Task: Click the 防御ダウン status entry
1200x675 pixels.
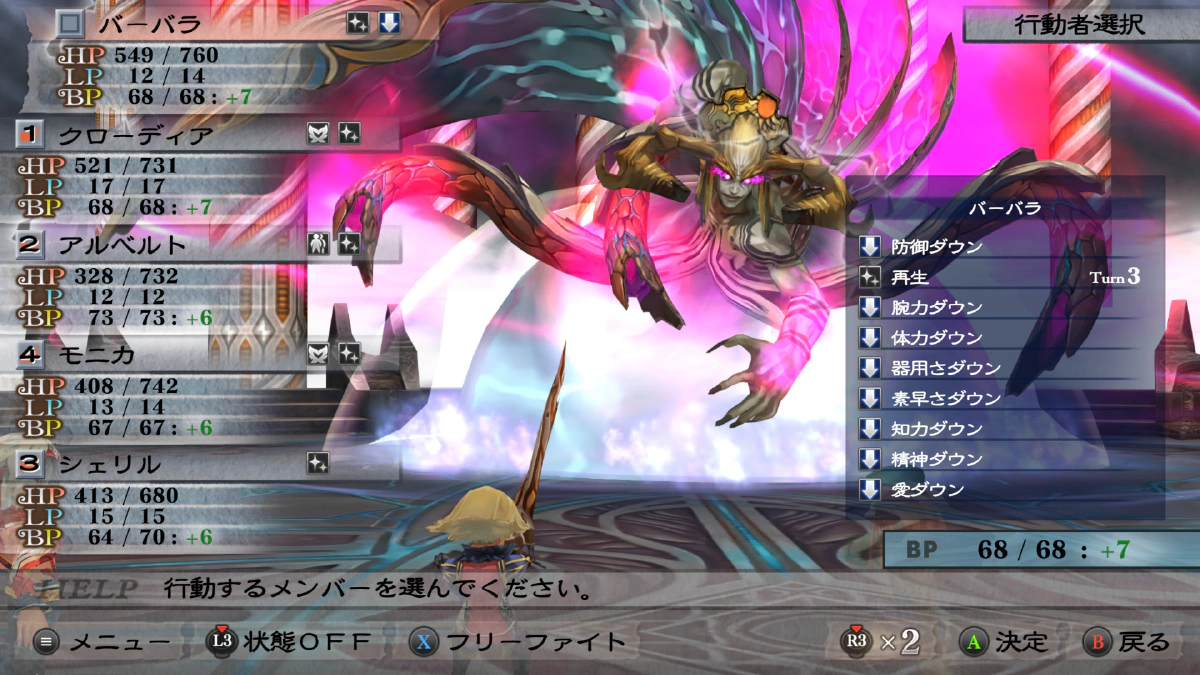Action: tap(936, 247)
